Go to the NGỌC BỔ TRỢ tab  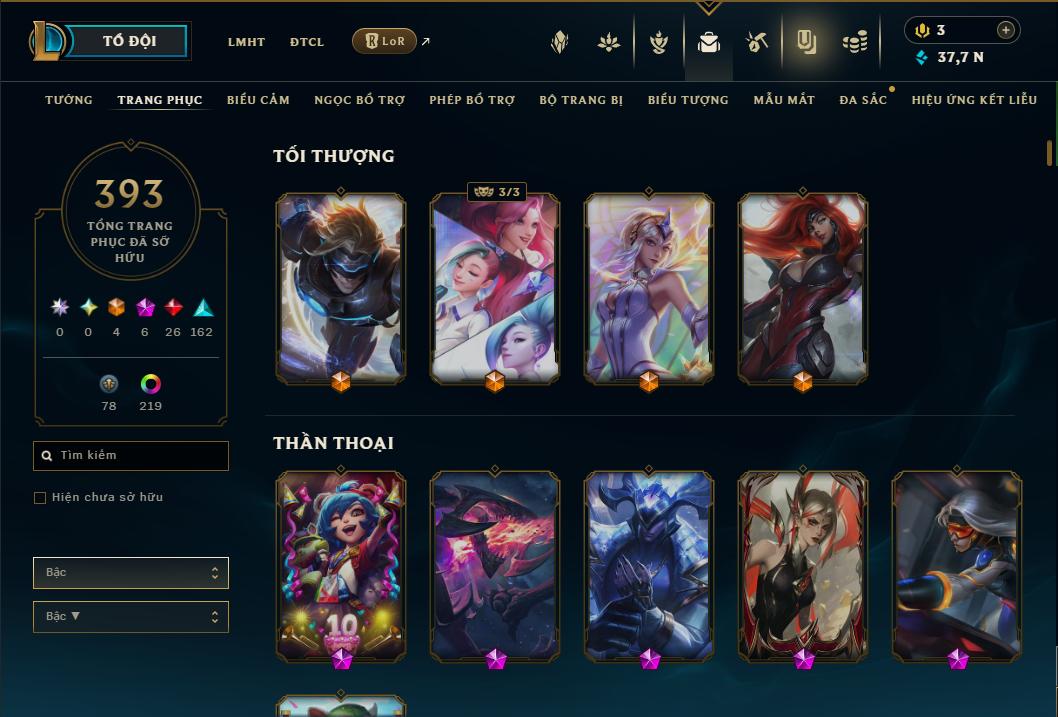359,100
